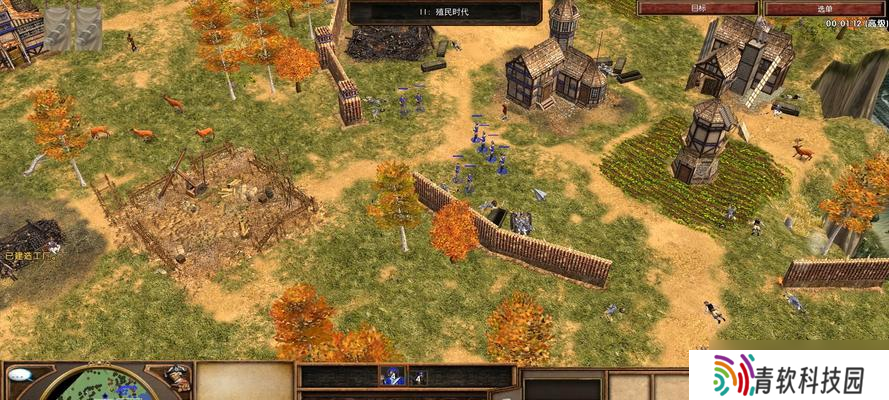
Task: Open chat via the speech bubble icon
Action: pos(19,375)
